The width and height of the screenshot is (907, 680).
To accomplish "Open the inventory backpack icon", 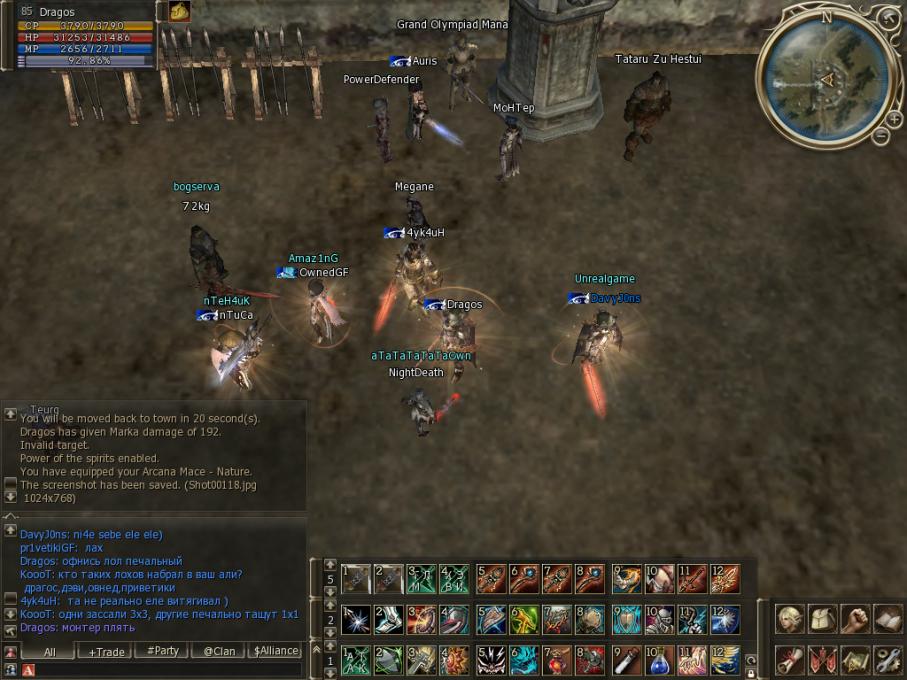I will (x=823, y=619).
